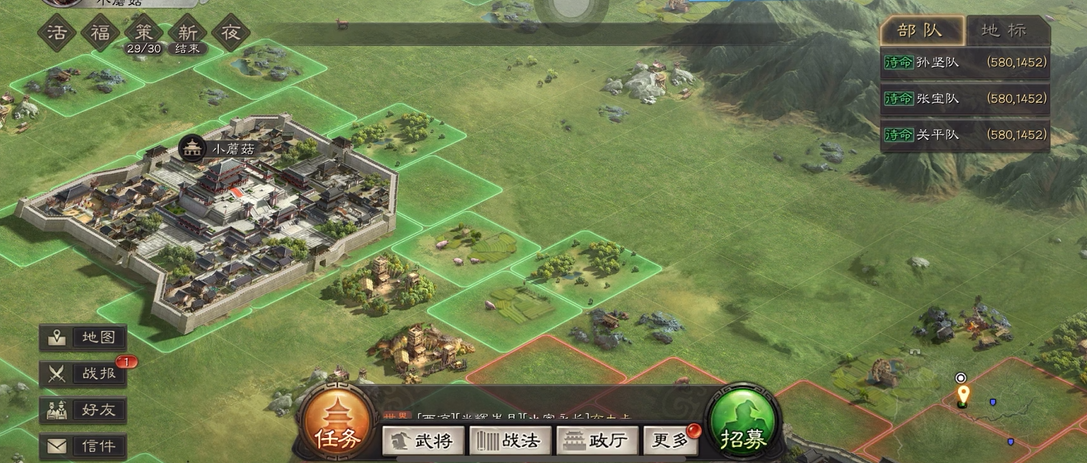
Task: Check 信件 mail inbox
Action: (x=83, y=446)
